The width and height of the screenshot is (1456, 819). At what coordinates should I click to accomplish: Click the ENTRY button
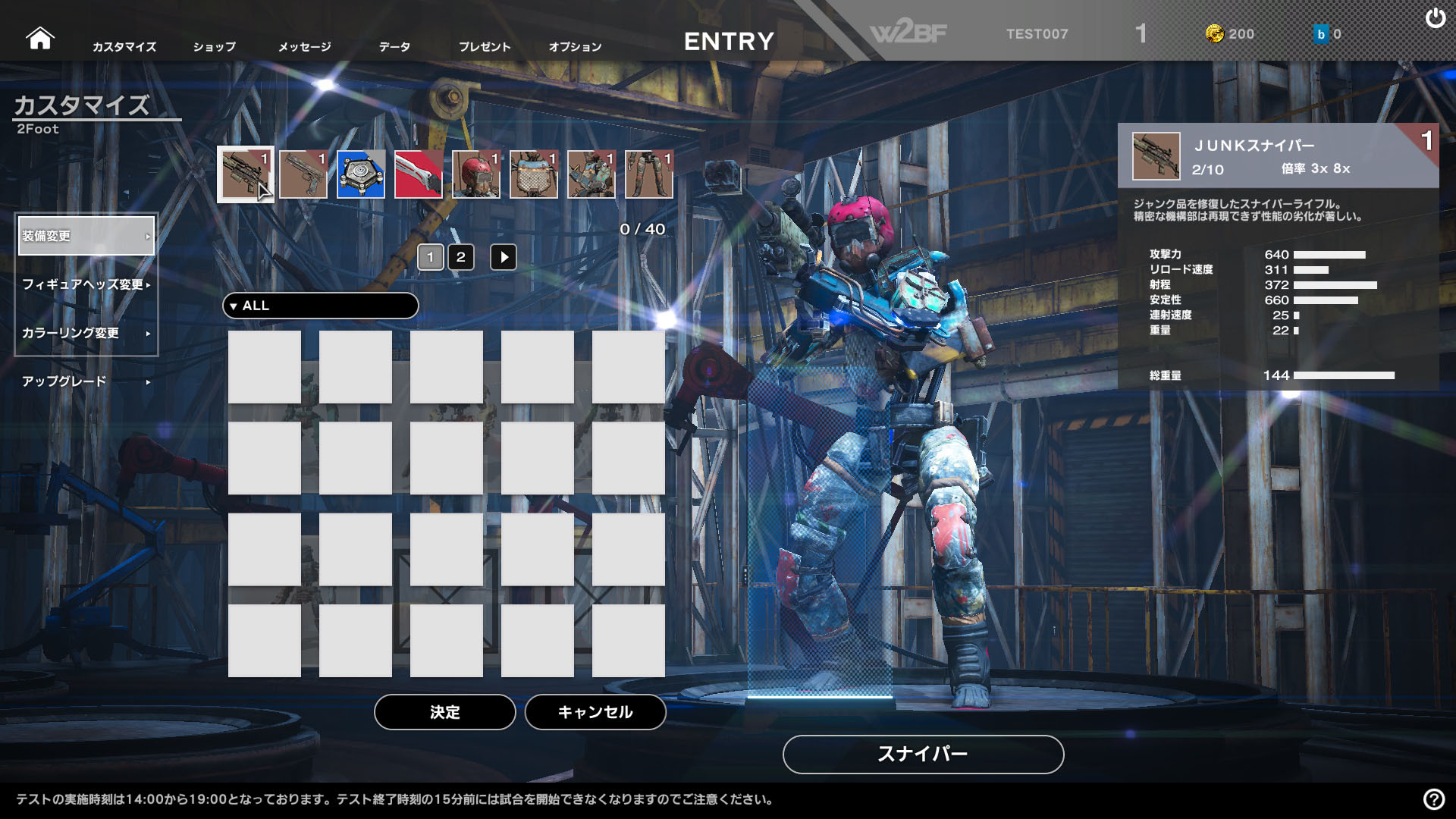(x=729, y=41)
